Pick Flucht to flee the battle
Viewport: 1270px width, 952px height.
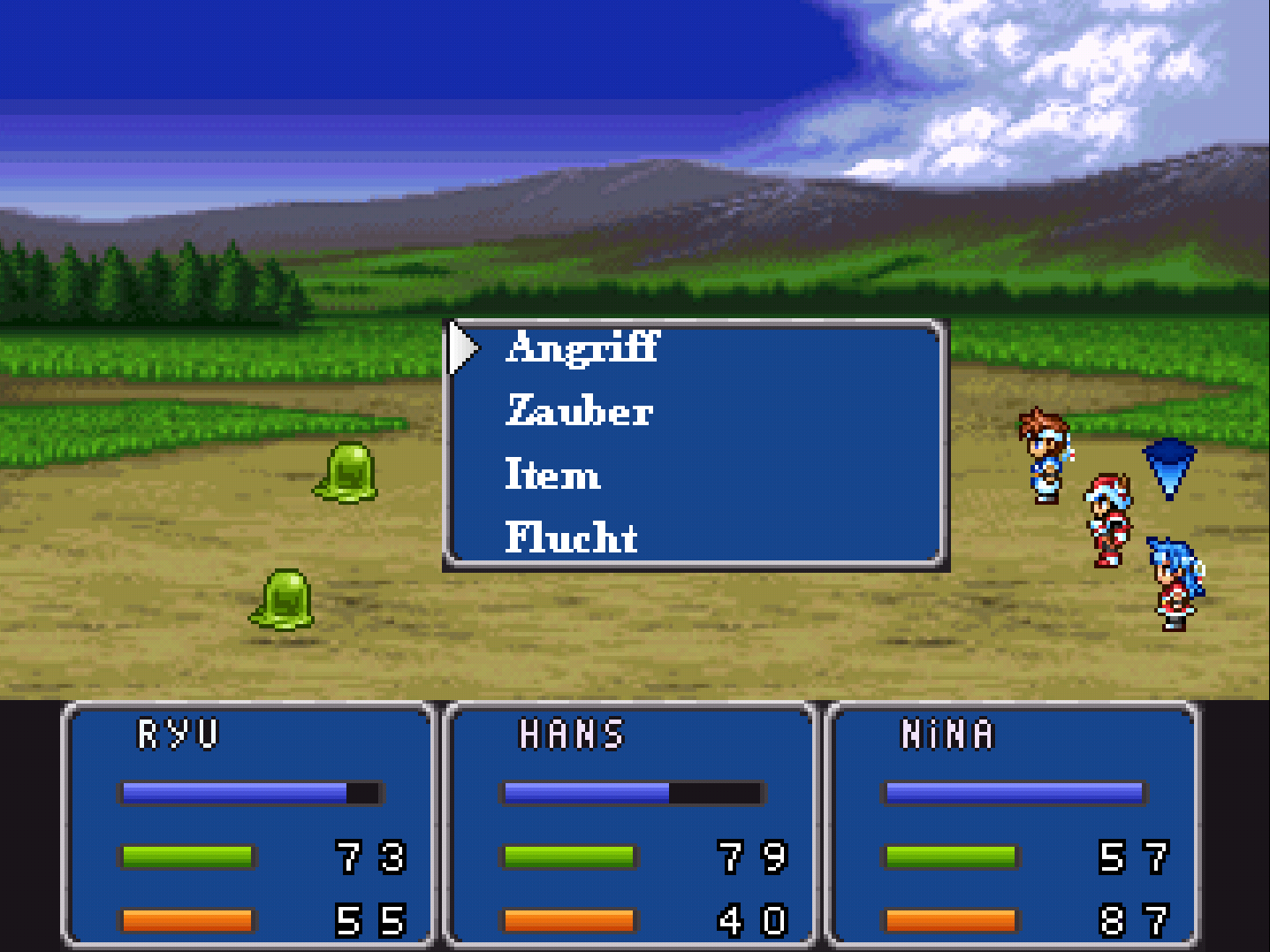[x=571, y=537]
